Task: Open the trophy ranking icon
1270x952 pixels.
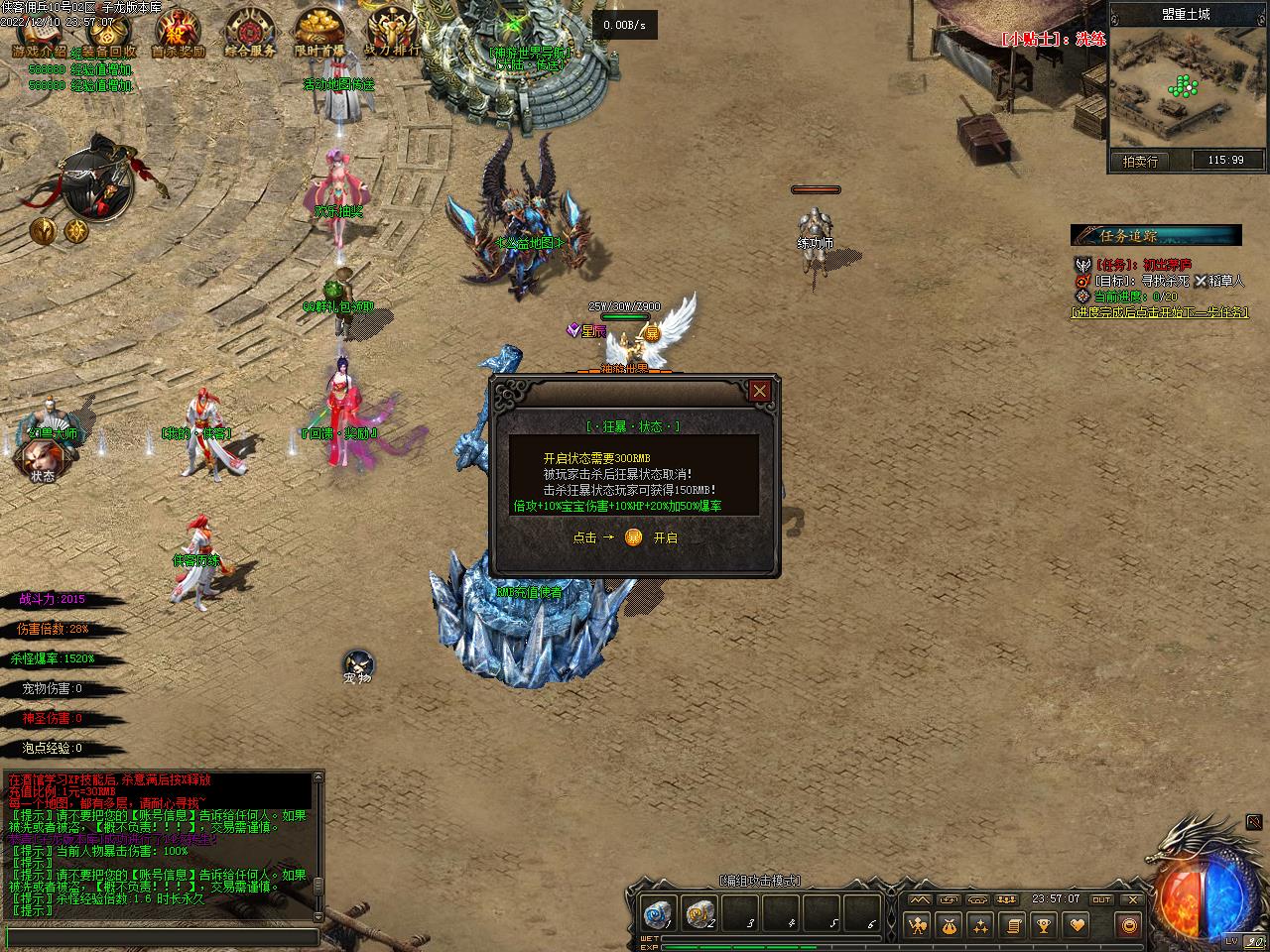Action: [x=1044, y=925]
